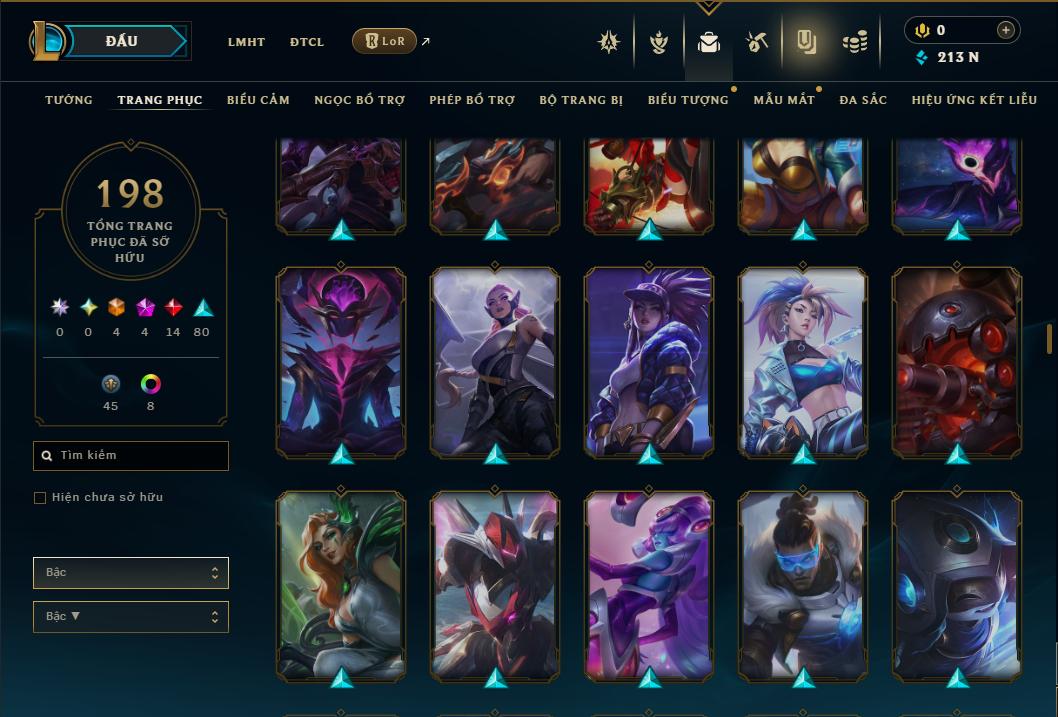
Task: Switch to the ĐTCL mode link
Action: [307, 42]
